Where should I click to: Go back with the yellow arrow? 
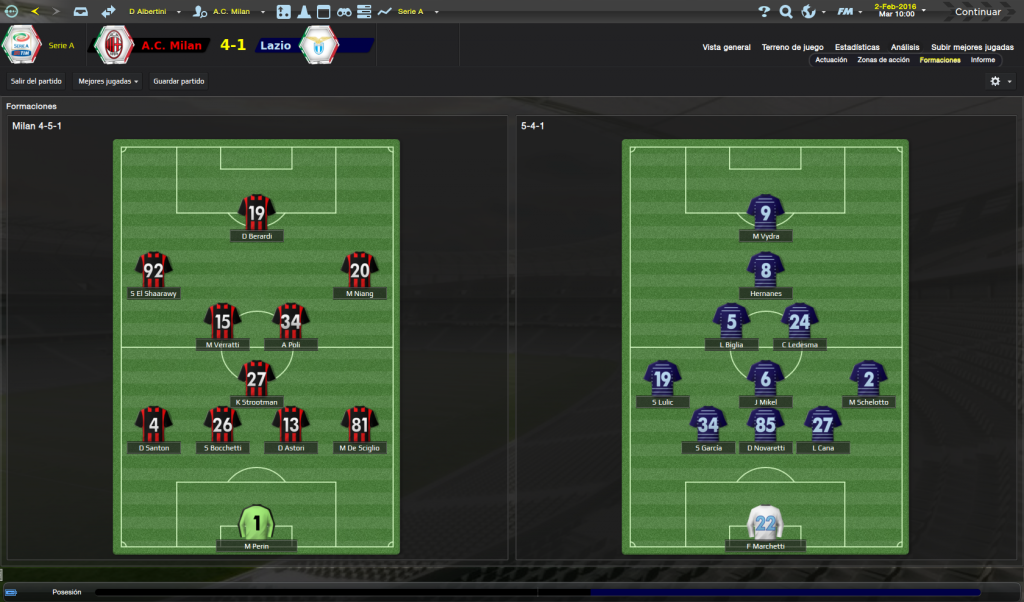35,11
